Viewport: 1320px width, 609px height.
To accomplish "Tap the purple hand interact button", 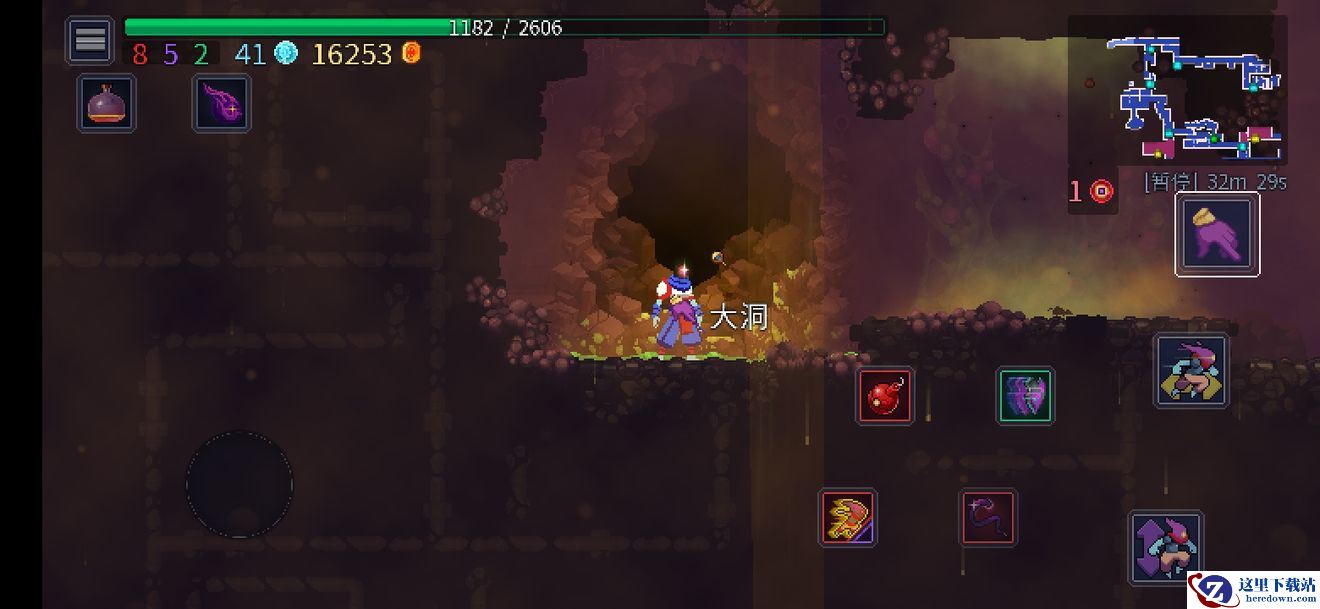I will (x=1217, y=235).
